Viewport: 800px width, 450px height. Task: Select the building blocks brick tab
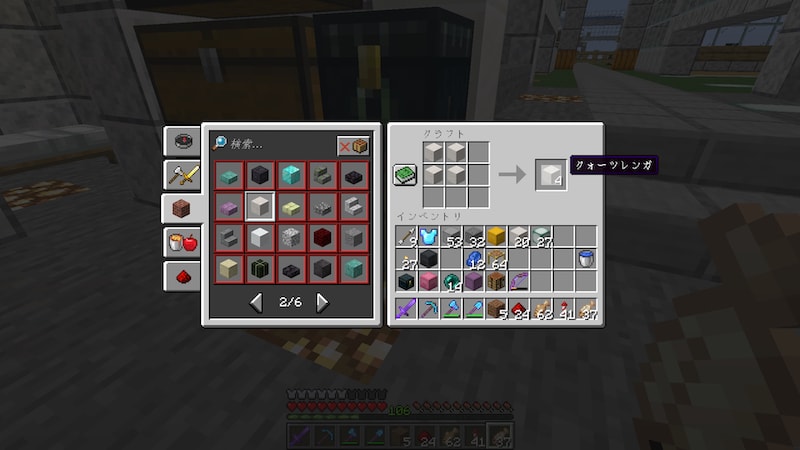[x=182, y=209]
